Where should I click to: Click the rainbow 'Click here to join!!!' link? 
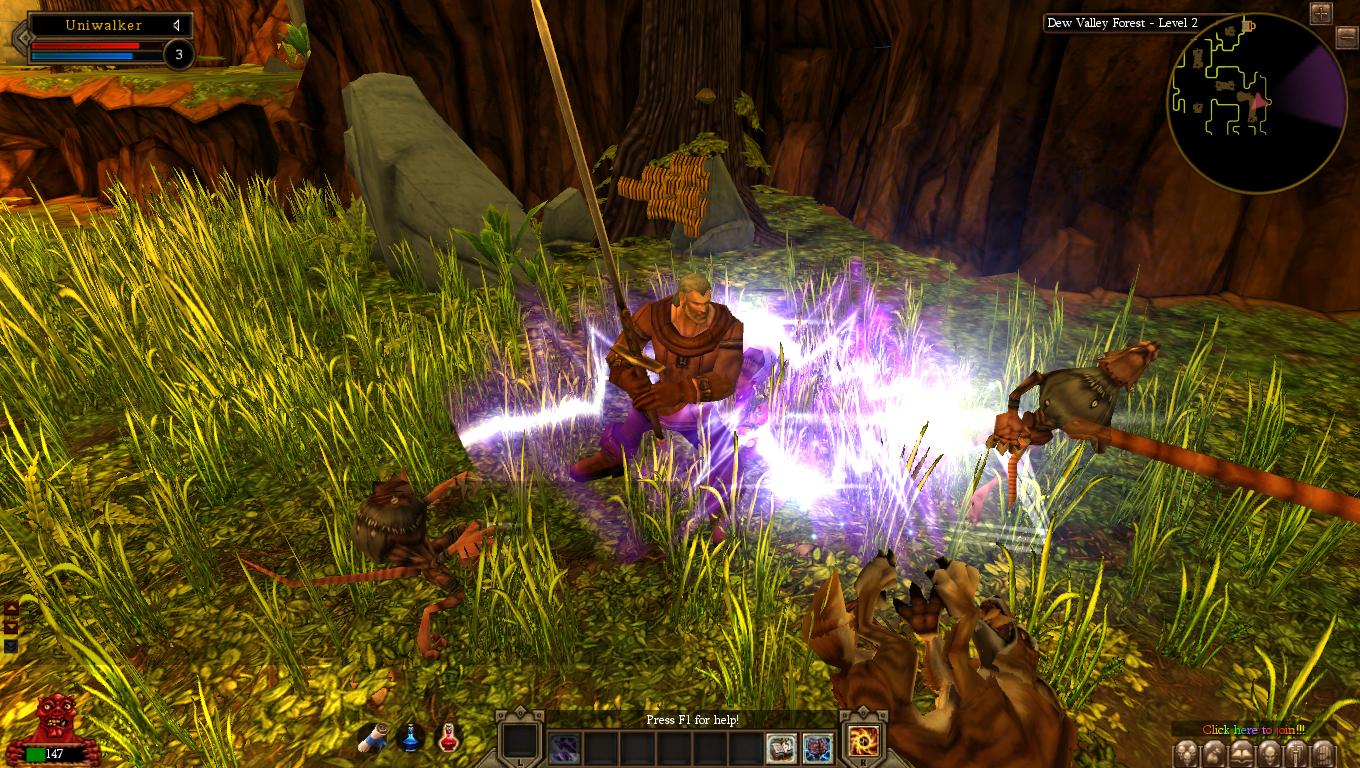tap(1253, 730)
